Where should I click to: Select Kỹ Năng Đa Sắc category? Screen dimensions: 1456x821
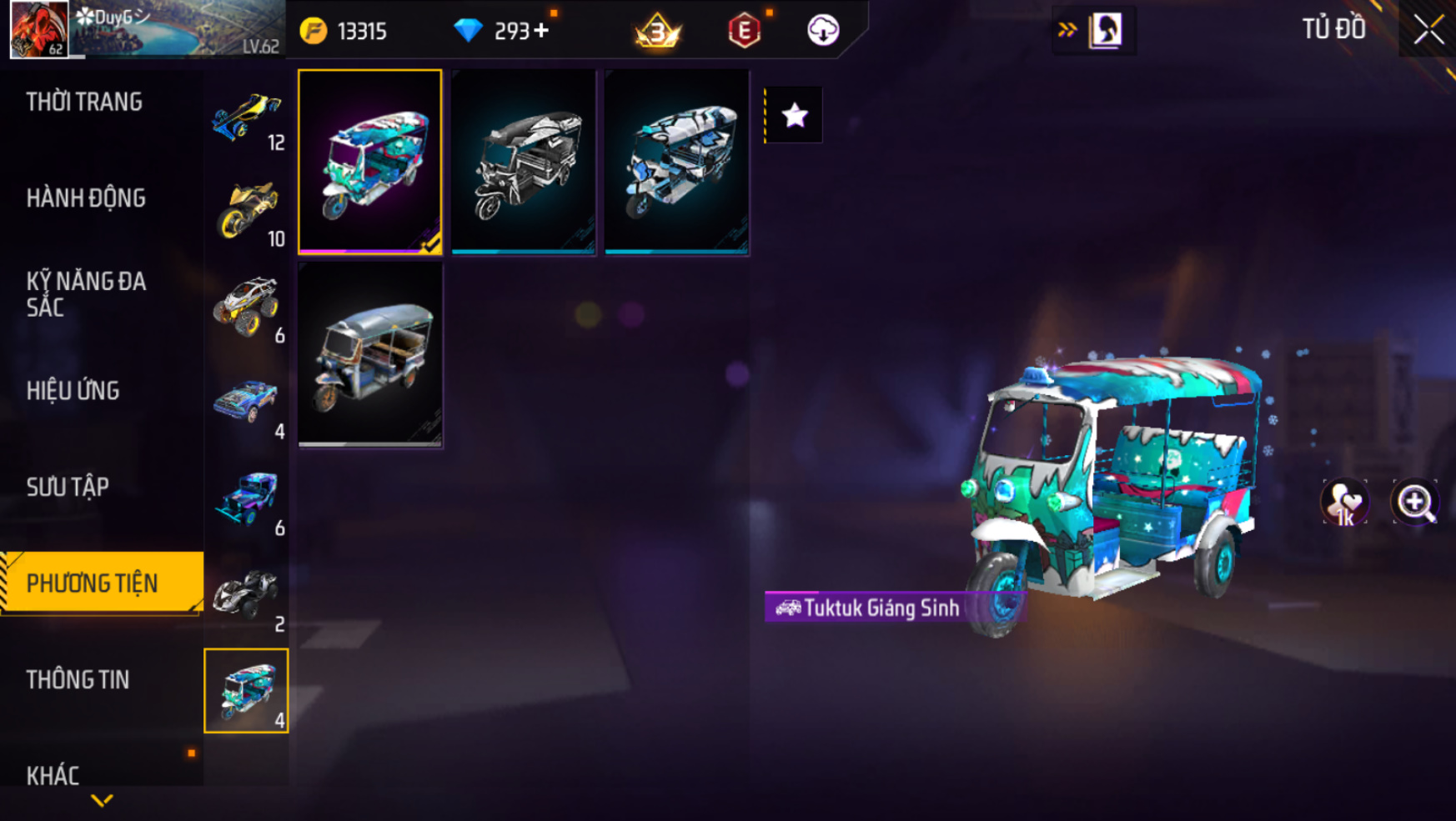point(86,294)
